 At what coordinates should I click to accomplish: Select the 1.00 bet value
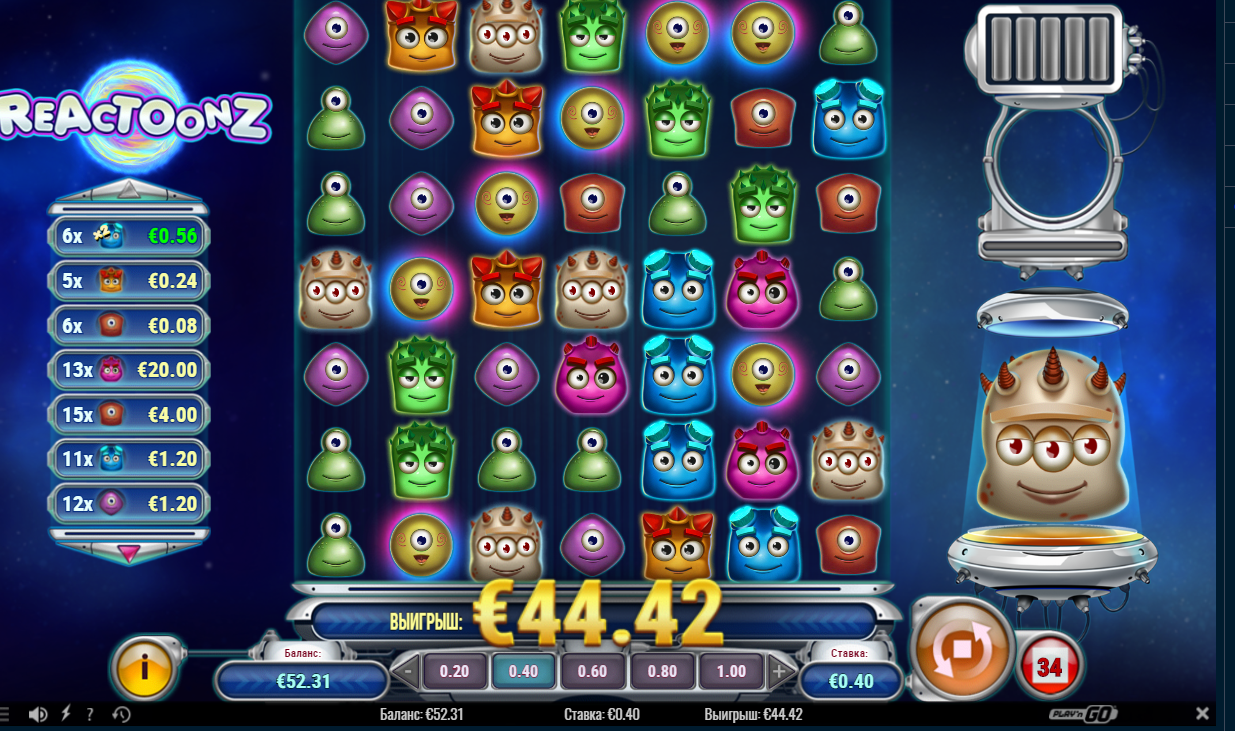pos(731,671)
